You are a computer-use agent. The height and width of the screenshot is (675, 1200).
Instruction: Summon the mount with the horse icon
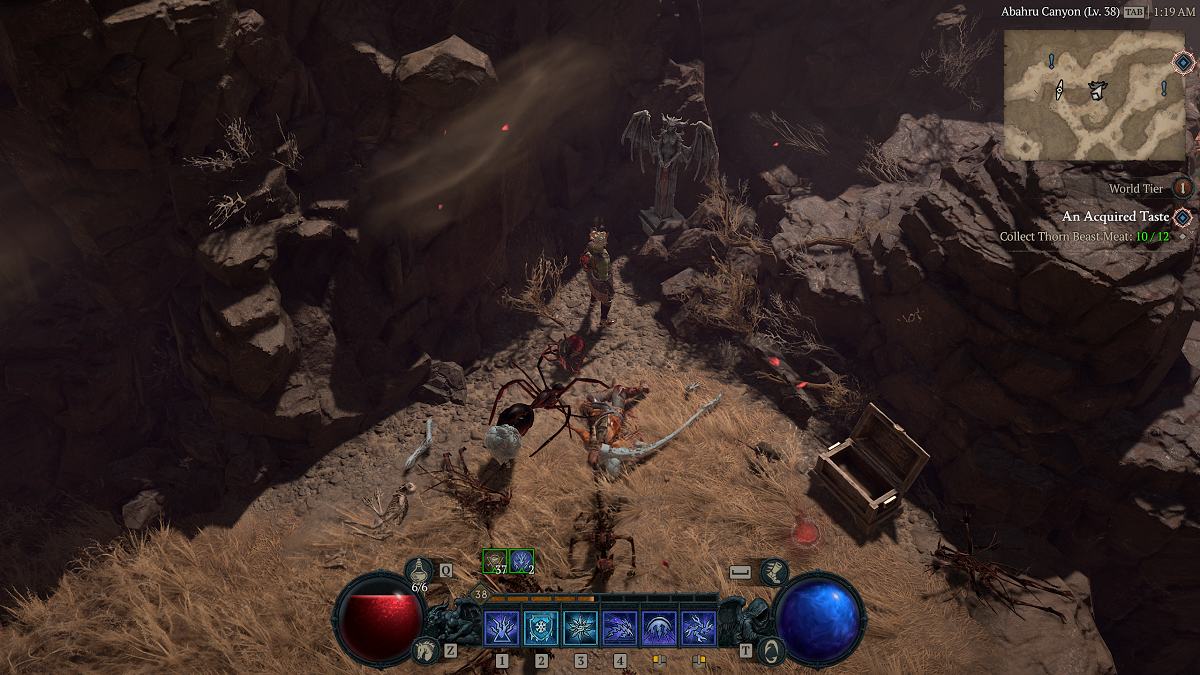[x=427, y=651]
